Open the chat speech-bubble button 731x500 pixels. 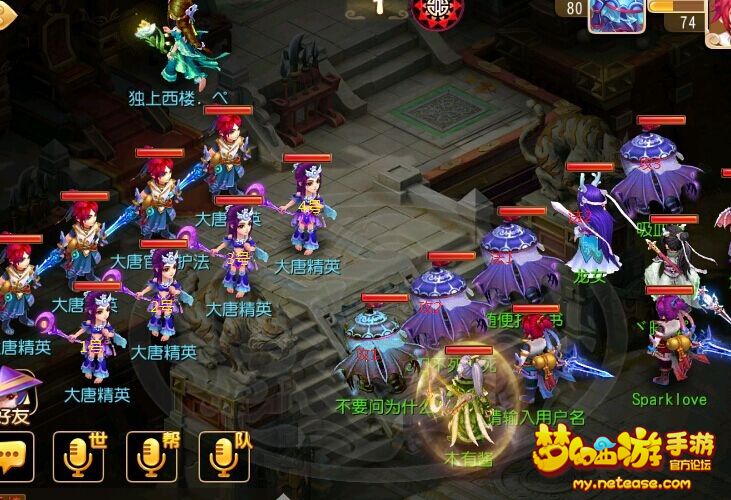point(14,458)
